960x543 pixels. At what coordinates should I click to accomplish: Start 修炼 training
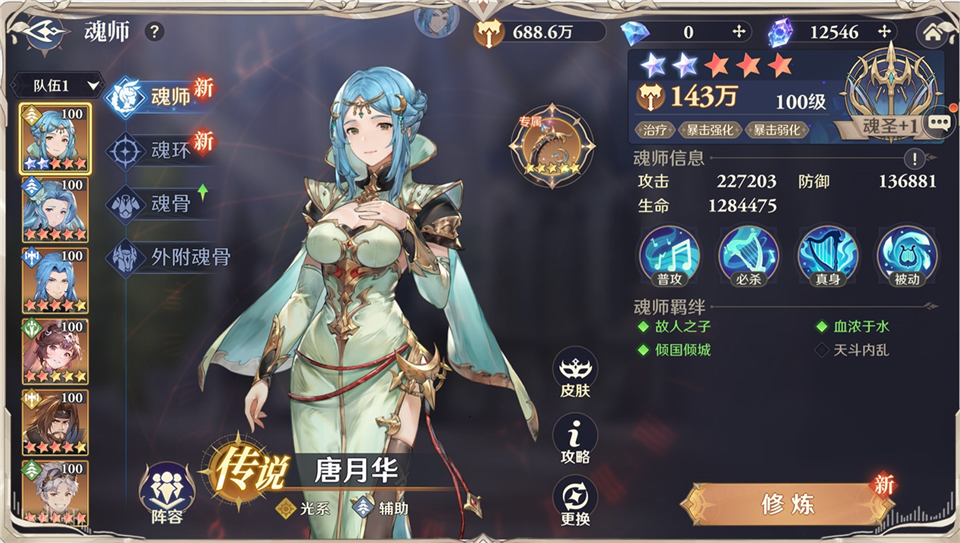pos(785,503)
